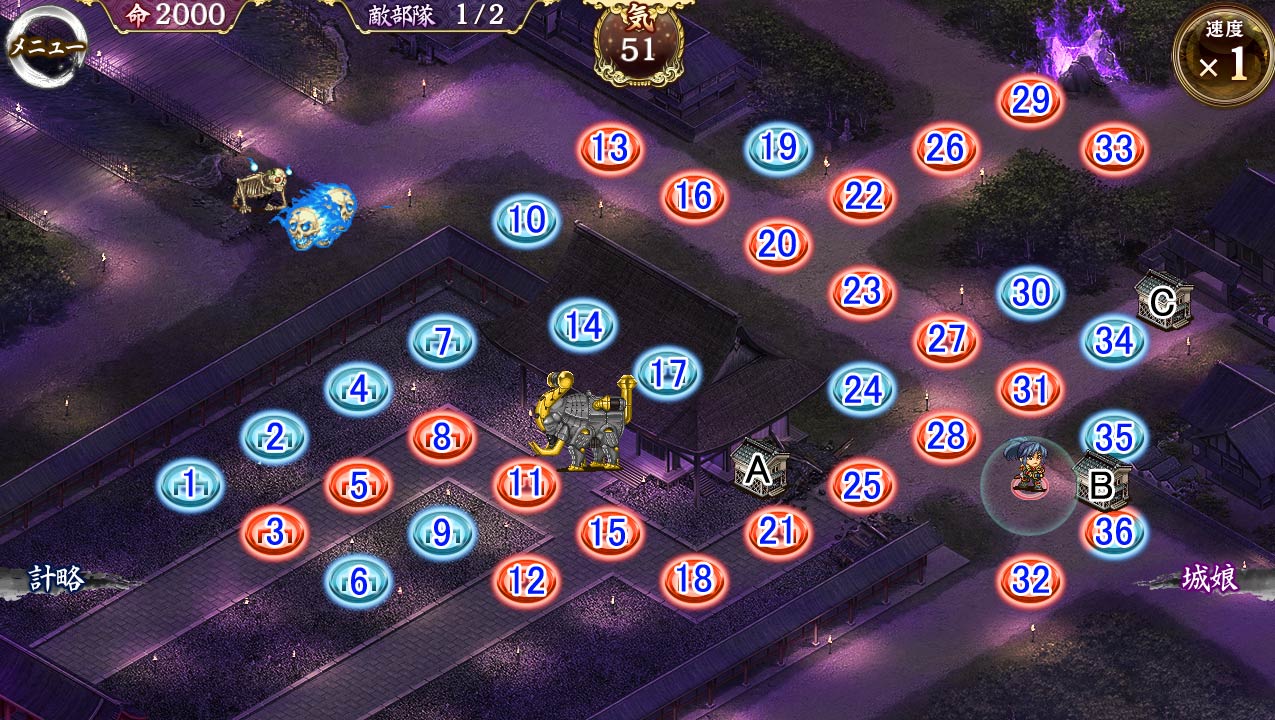
Task: Select the castle marker labeled C
Action: (1163, 300)
